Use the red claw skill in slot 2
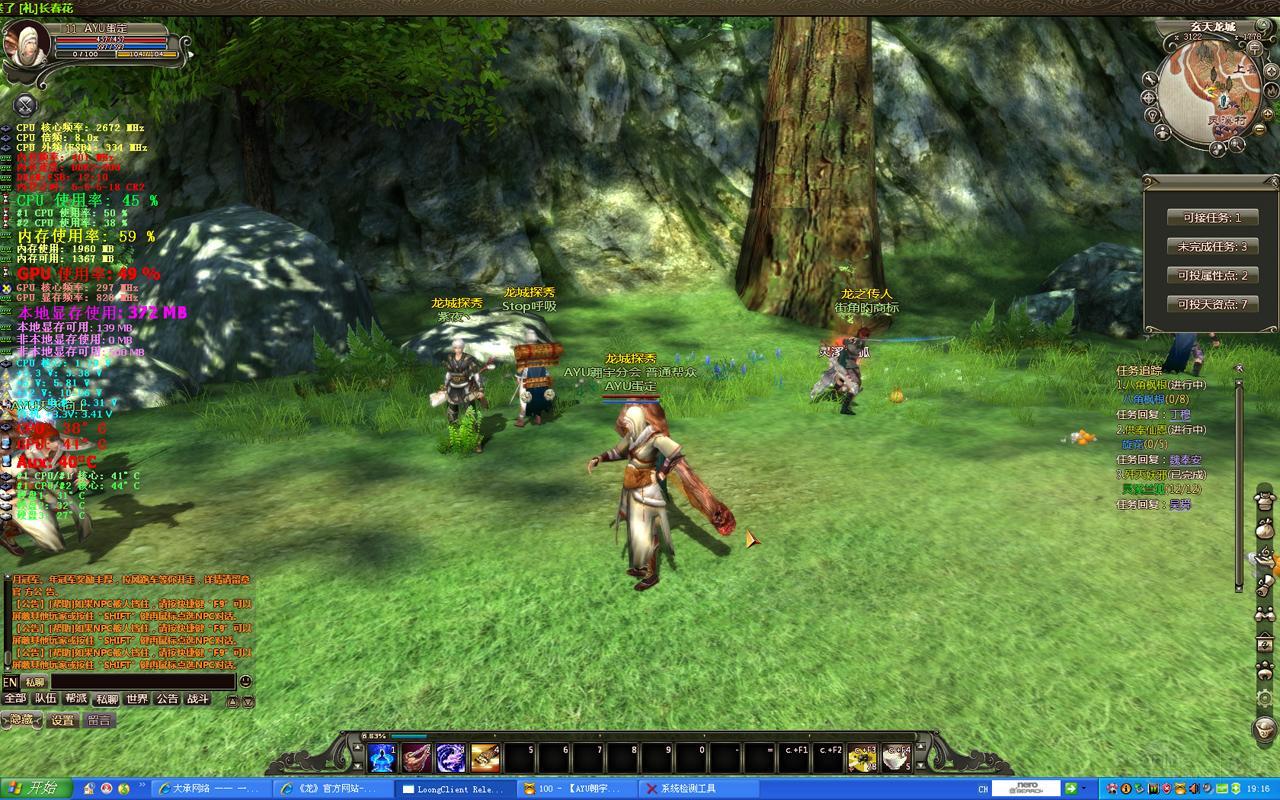Image resolution: width=1280 pixels, height=800 pixels. 417,759
